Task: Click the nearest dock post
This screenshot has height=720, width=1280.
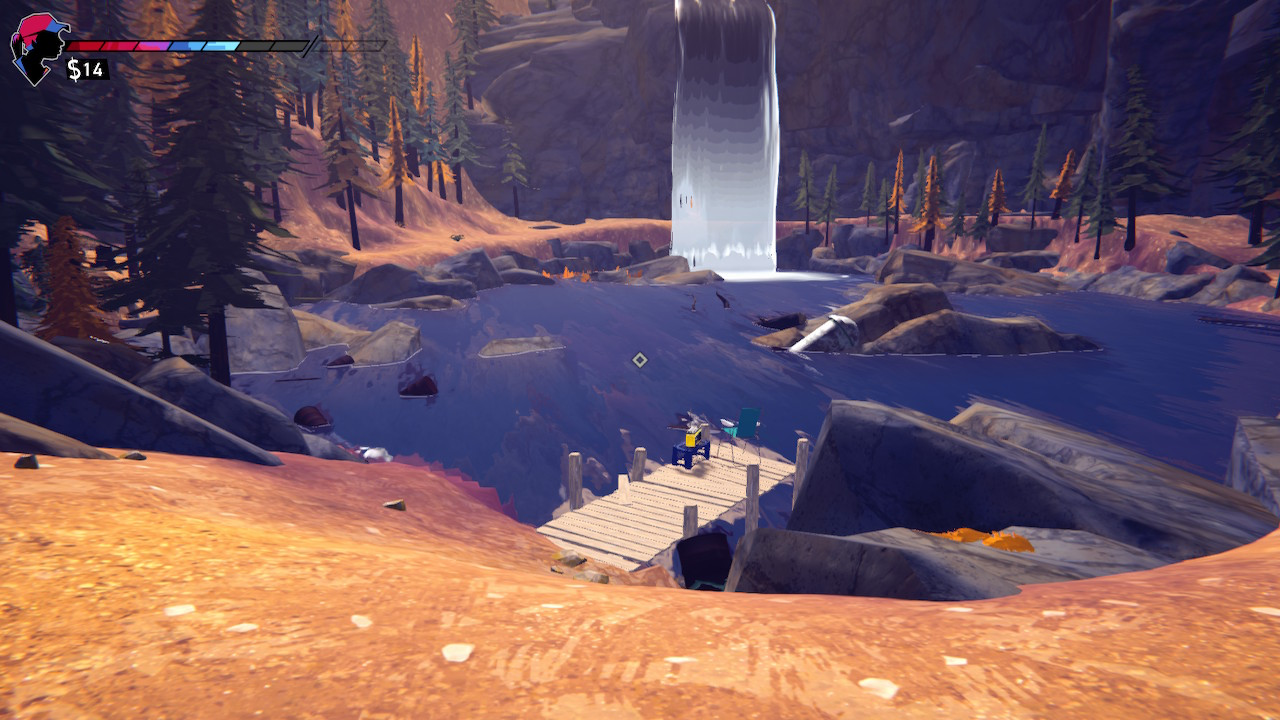Action: tap(689, 521)
